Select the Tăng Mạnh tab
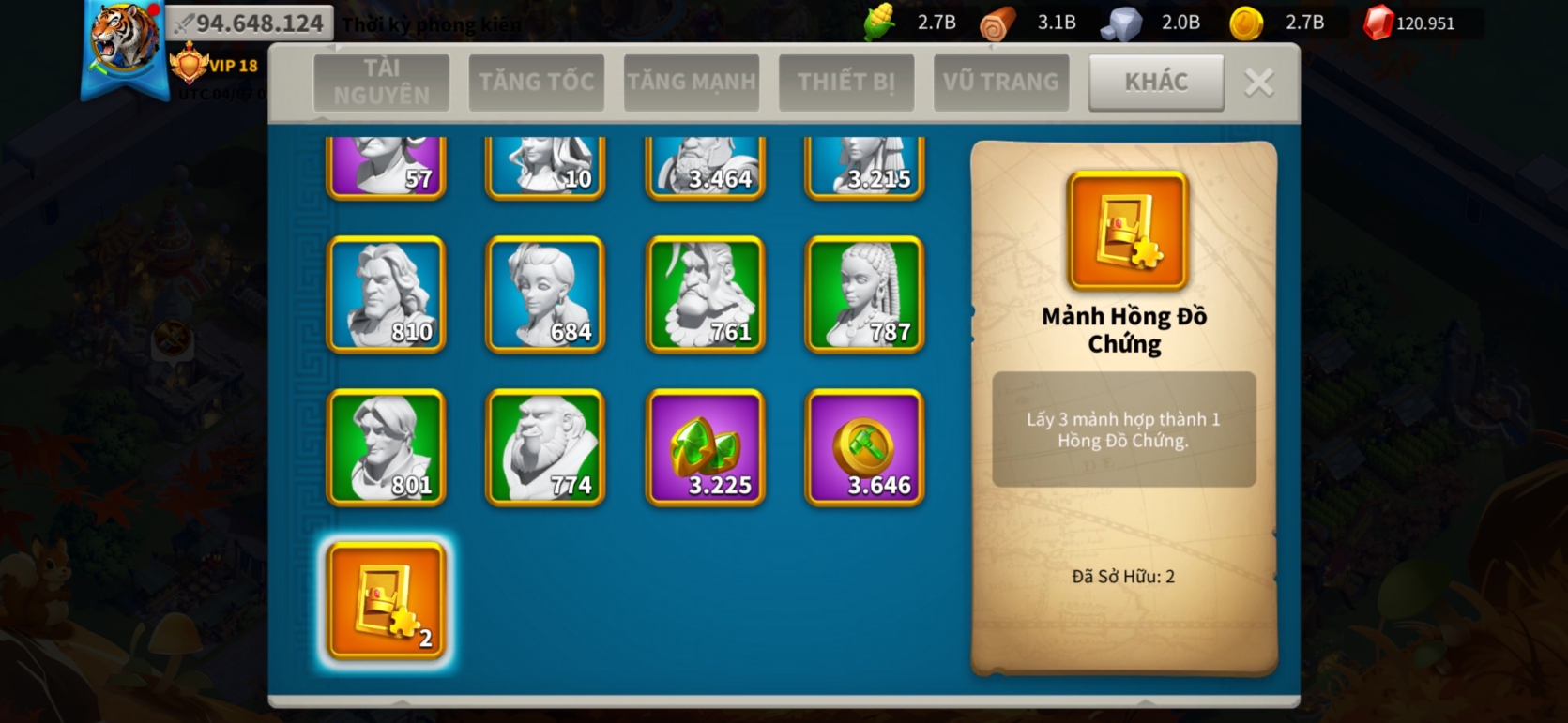This screenshot has width=1568, height=723. pos(692,83)
